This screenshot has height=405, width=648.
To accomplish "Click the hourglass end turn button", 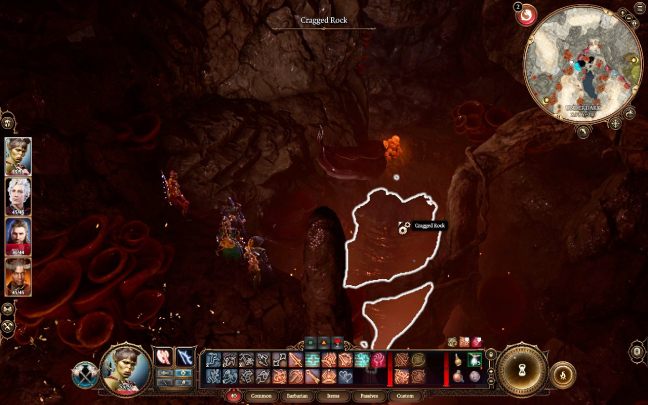I will [x=520, y=370].
